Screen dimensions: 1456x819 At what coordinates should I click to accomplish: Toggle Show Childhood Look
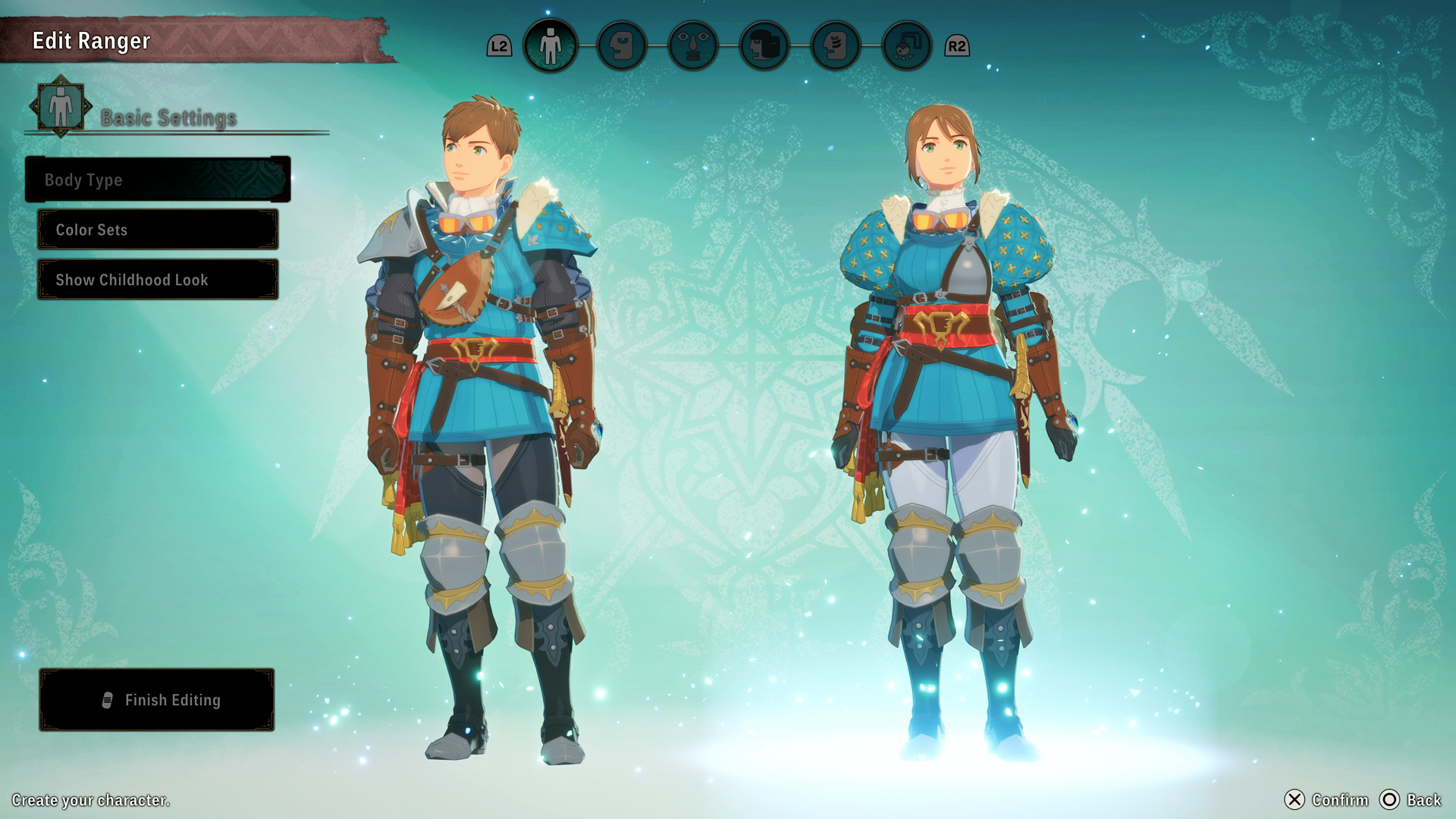click(157, 279)
